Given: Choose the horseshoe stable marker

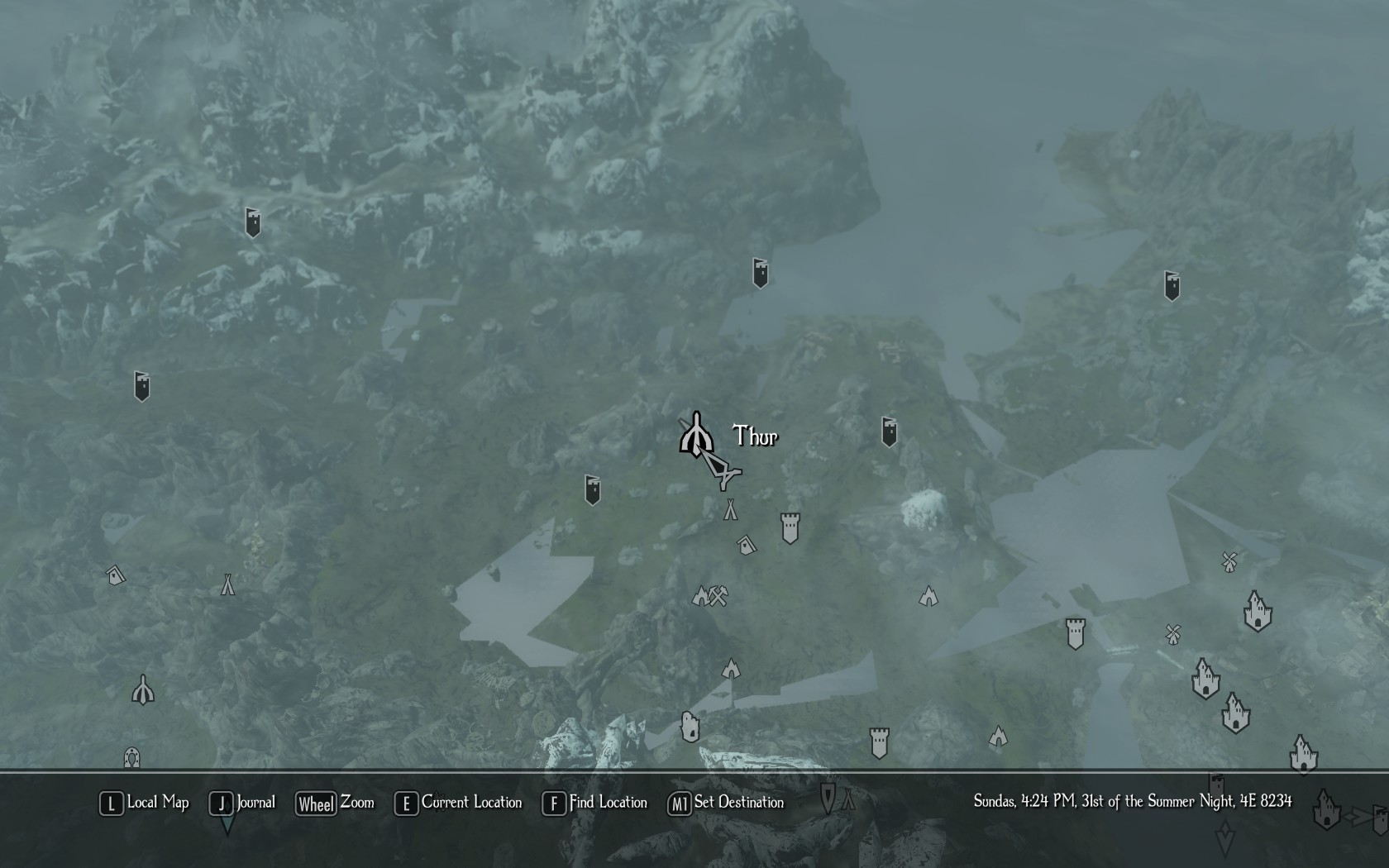Looking at the screenshot, I should coord(131,757).
